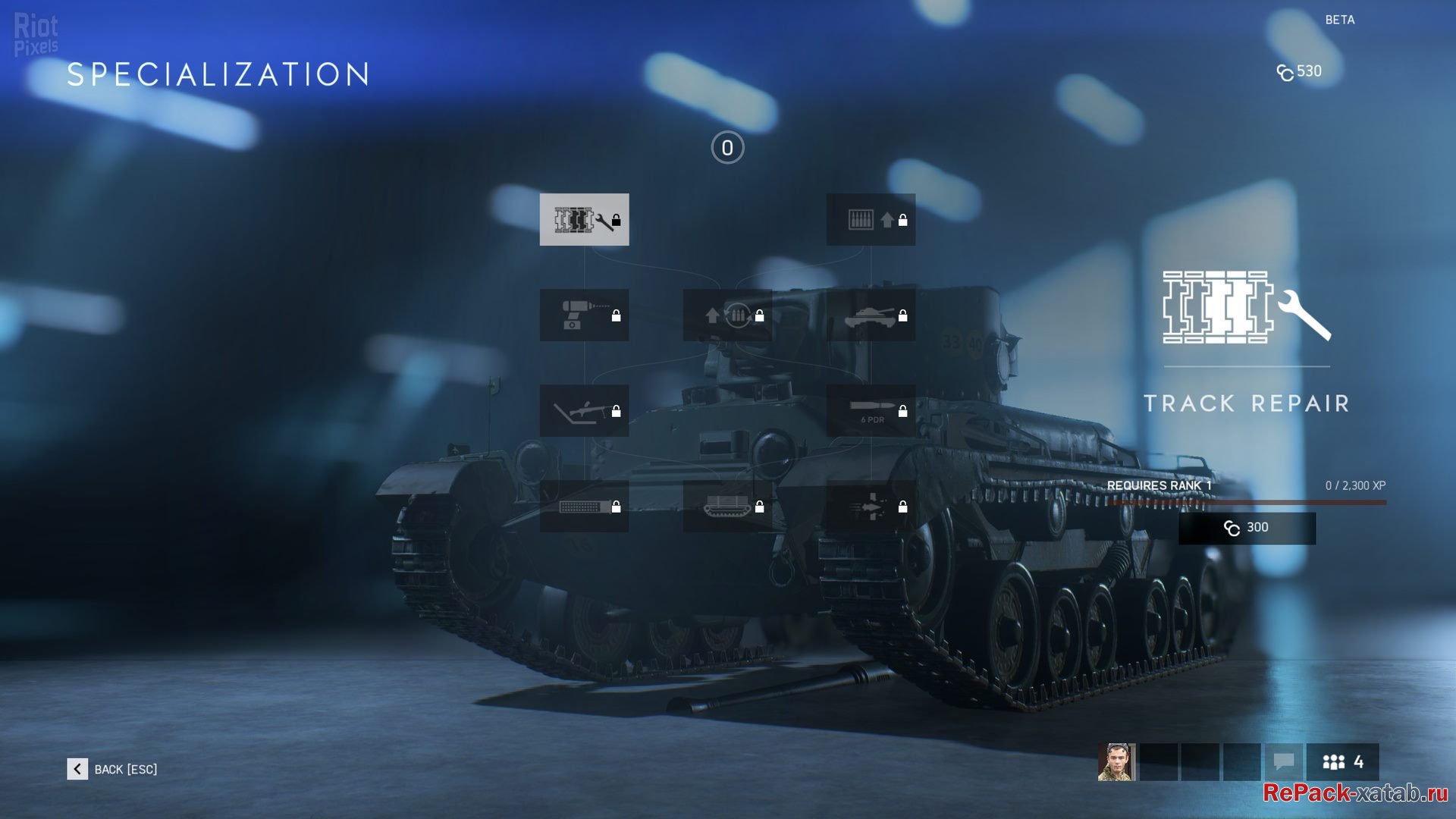Select the ammo resupply cycle node

[727, 315]
